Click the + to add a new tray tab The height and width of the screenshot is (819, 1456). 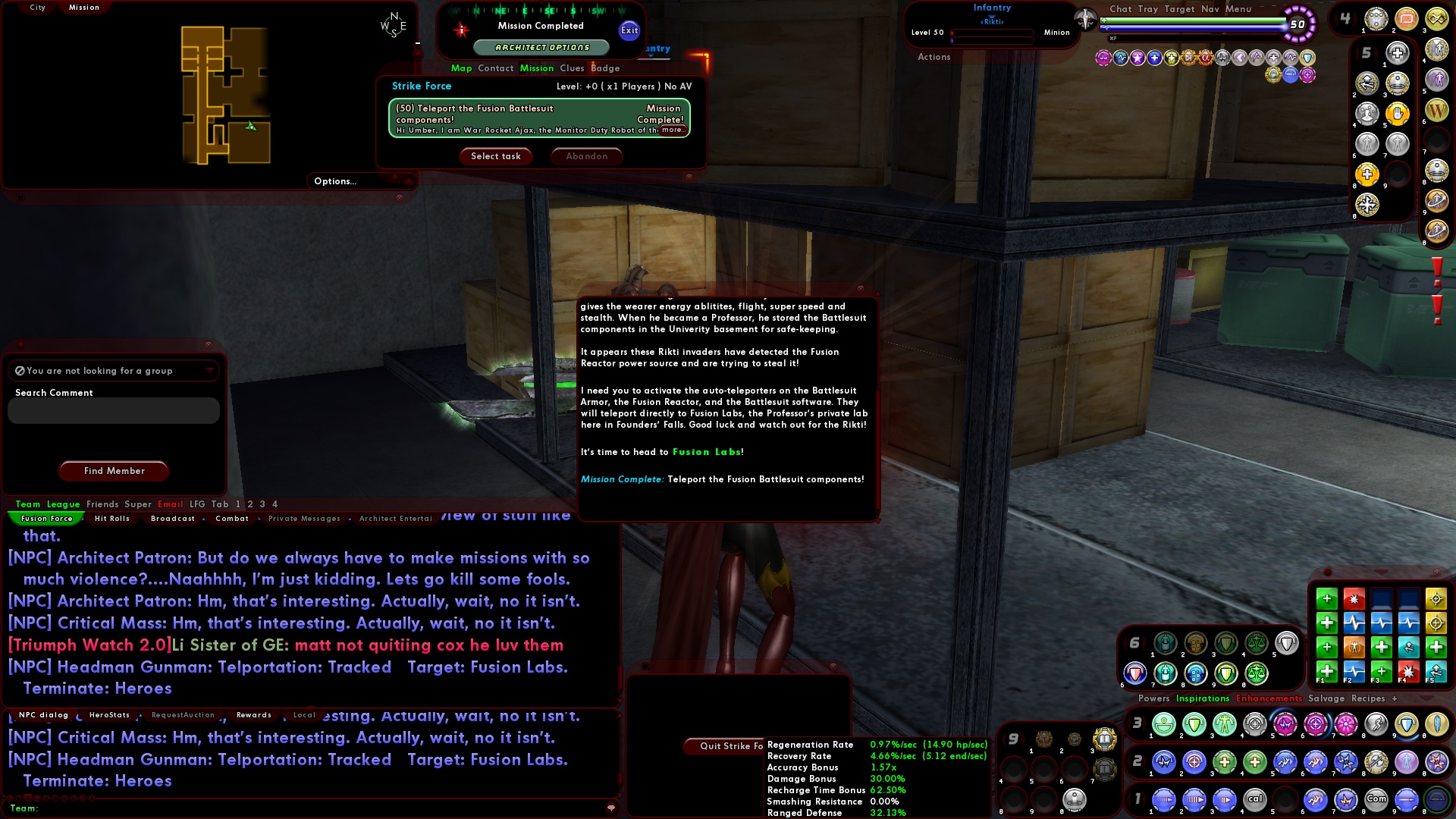[x=1396, y=698]
